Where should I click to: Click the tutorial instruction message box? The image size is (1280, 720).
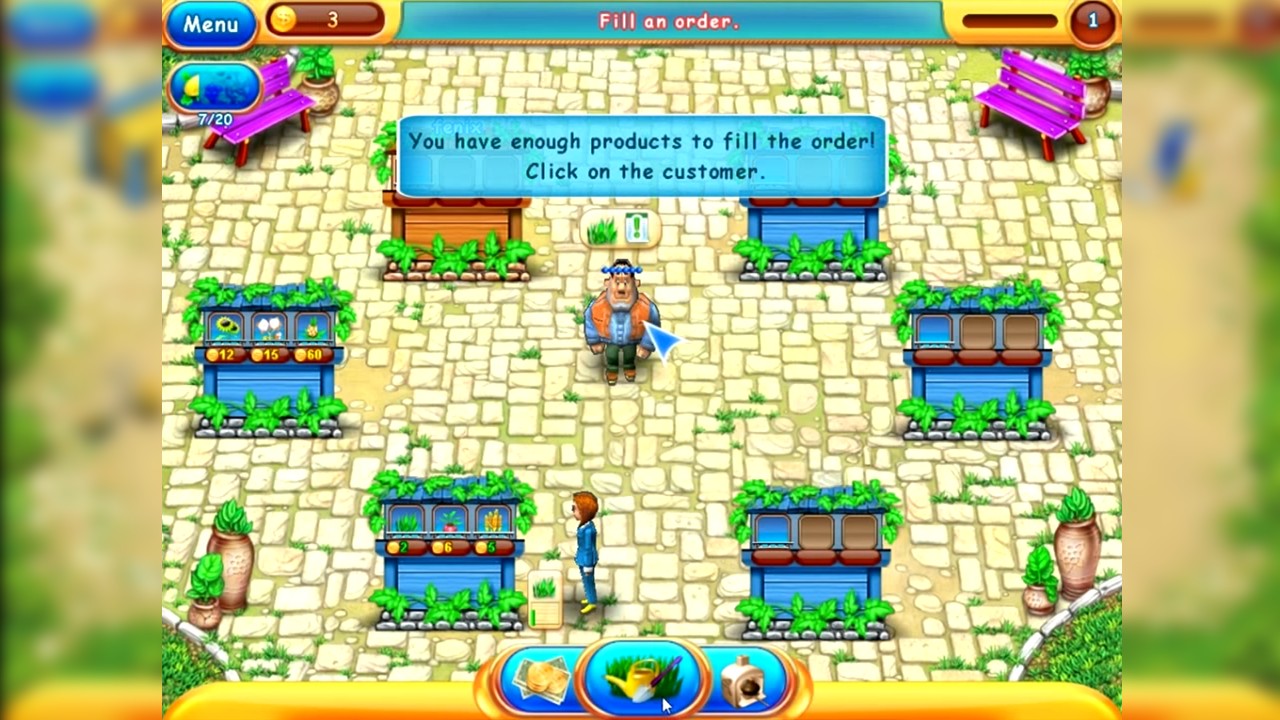pos(639,153)
